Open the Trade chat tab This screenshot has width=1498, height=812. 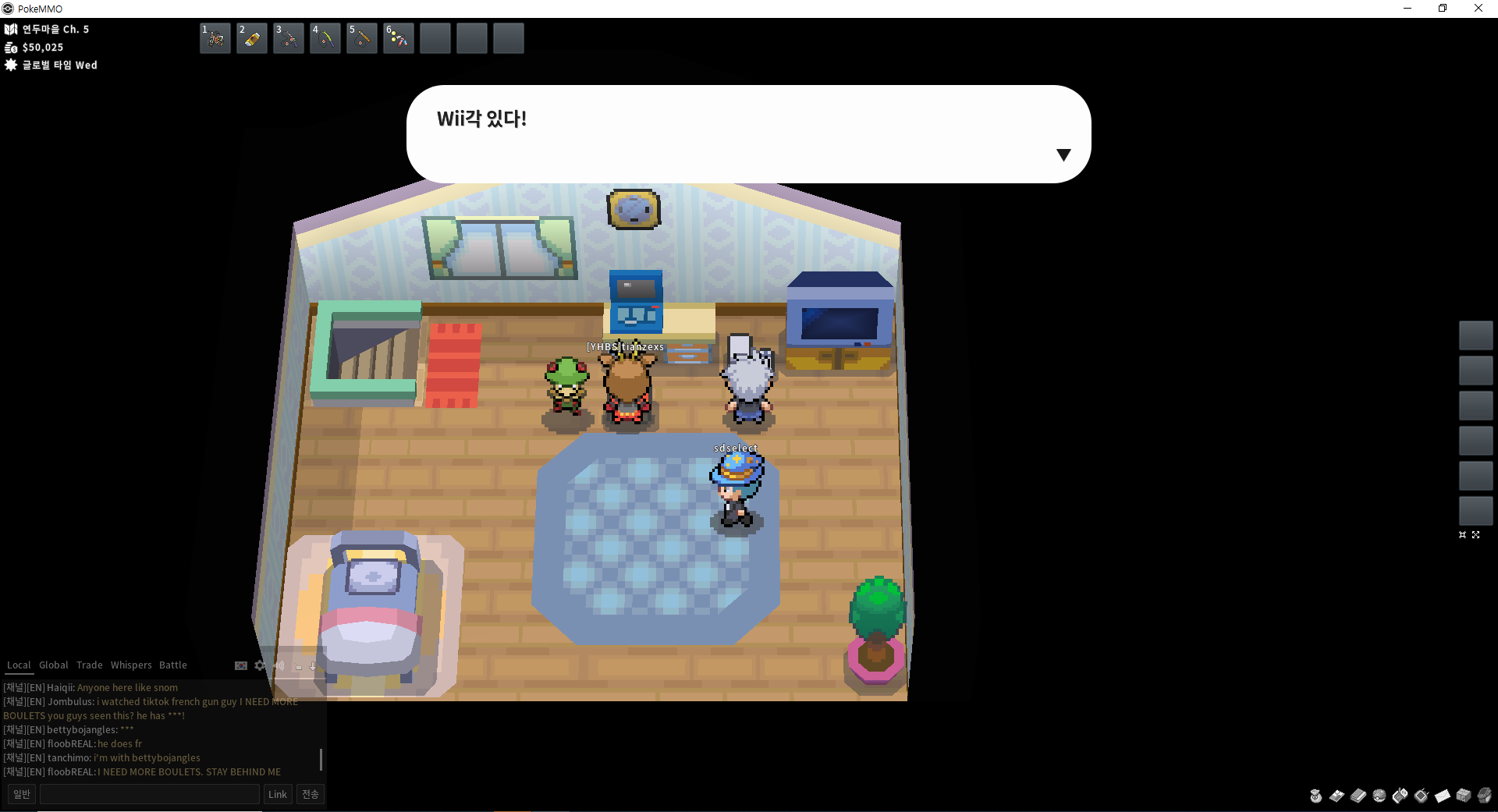(90, 665)
